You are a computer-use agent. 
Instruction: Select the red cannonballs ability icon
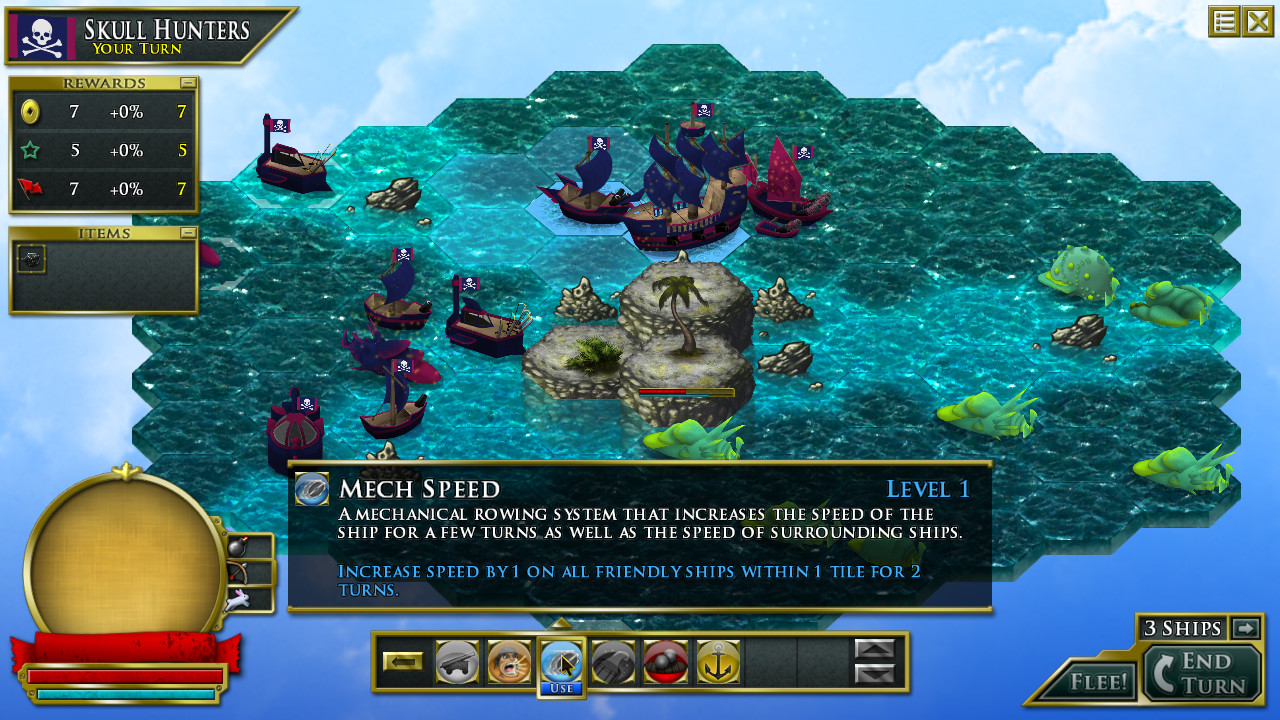[665, 662]
